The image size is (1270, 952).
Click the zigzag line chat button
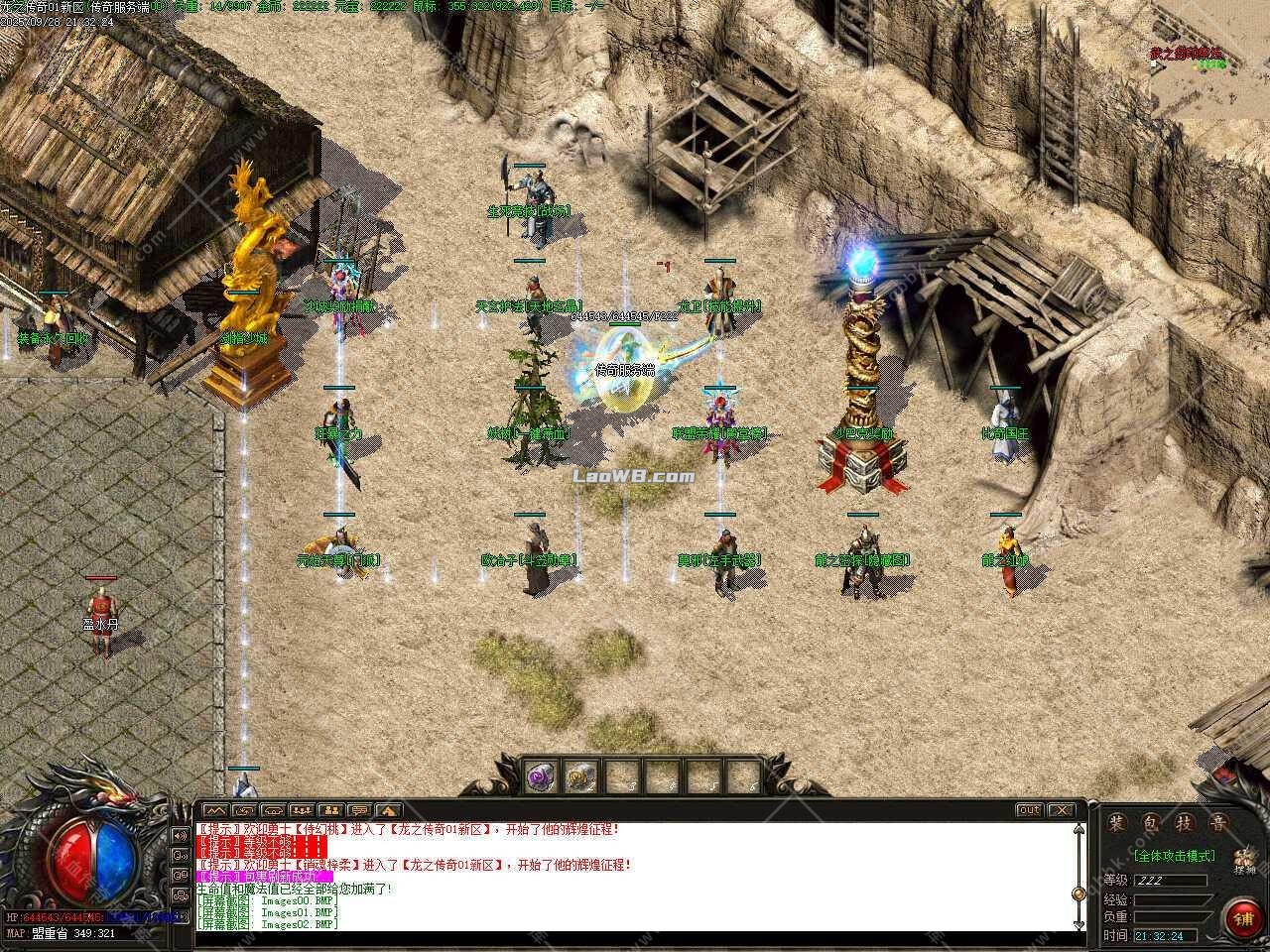point(215,810)
